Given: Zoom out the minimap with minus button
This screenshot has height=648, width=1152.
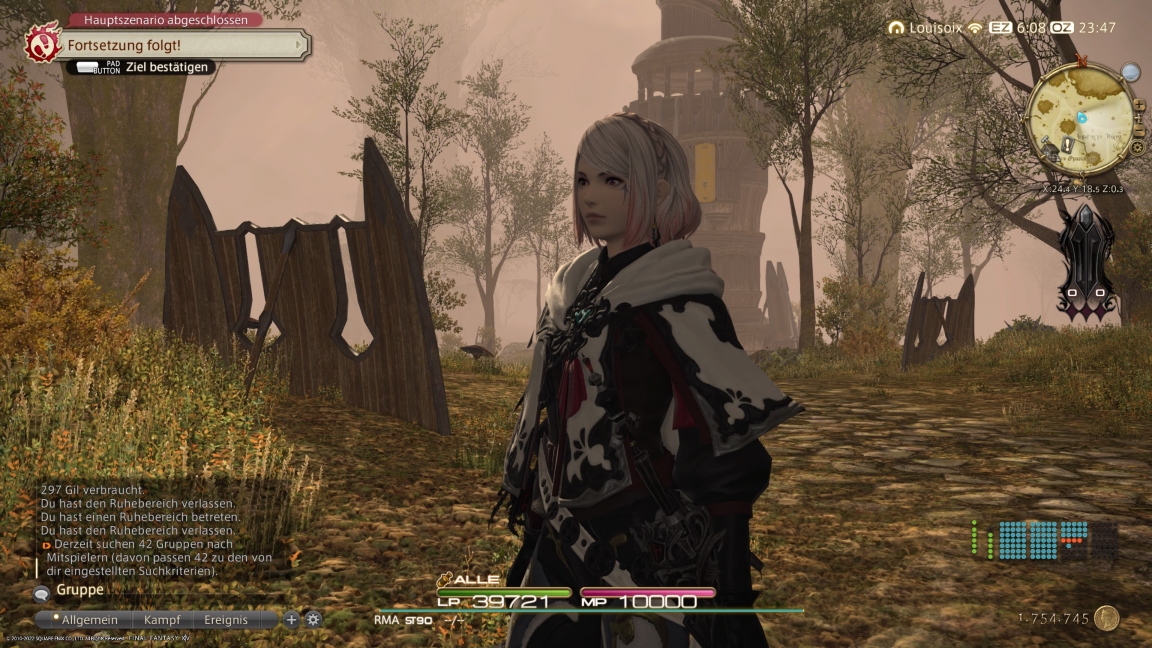Looking at the screenshot, I should 1139,132.
